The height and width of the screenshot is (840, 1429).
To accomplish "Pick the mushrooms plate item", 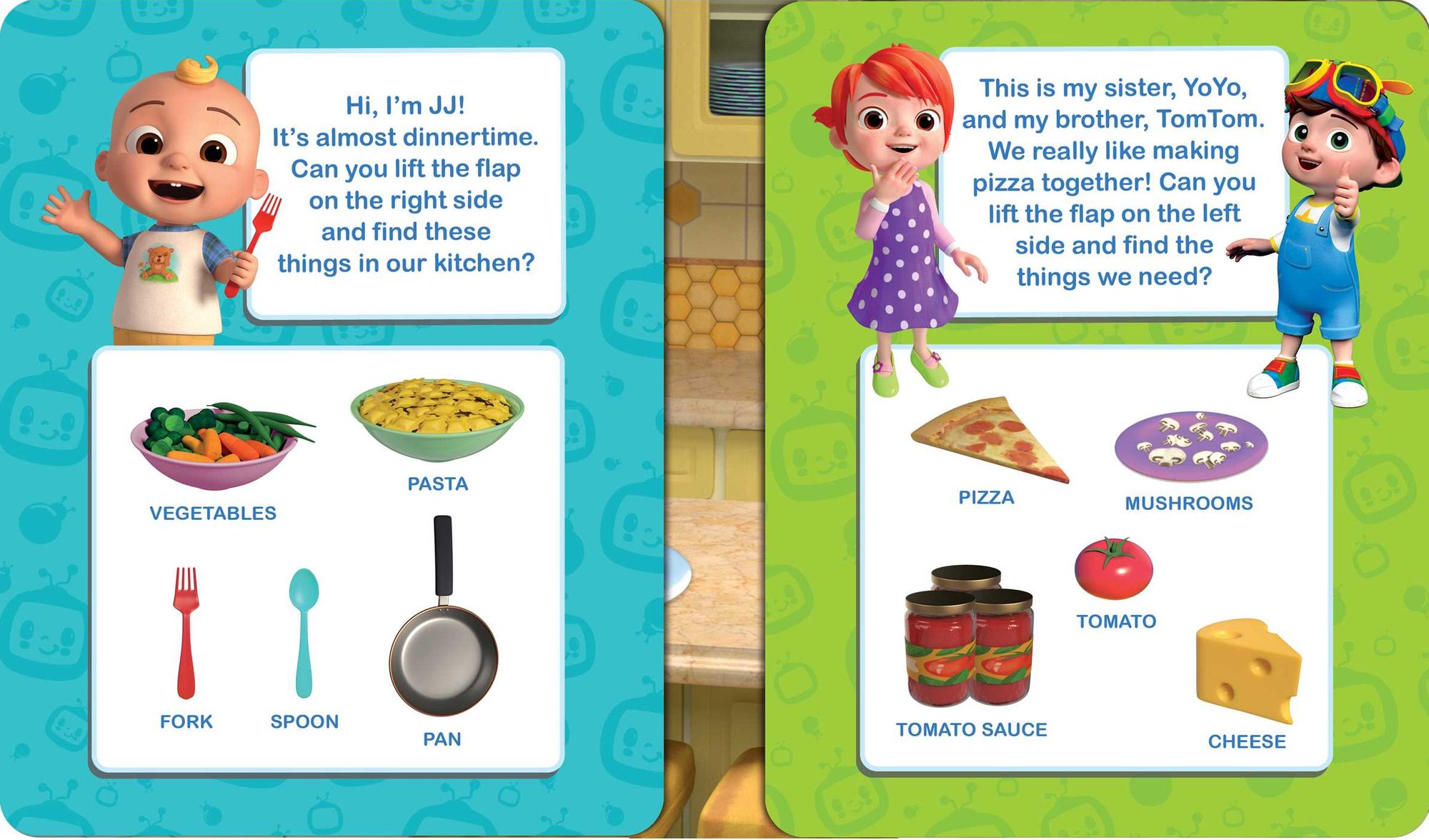I will [1190, 445].
